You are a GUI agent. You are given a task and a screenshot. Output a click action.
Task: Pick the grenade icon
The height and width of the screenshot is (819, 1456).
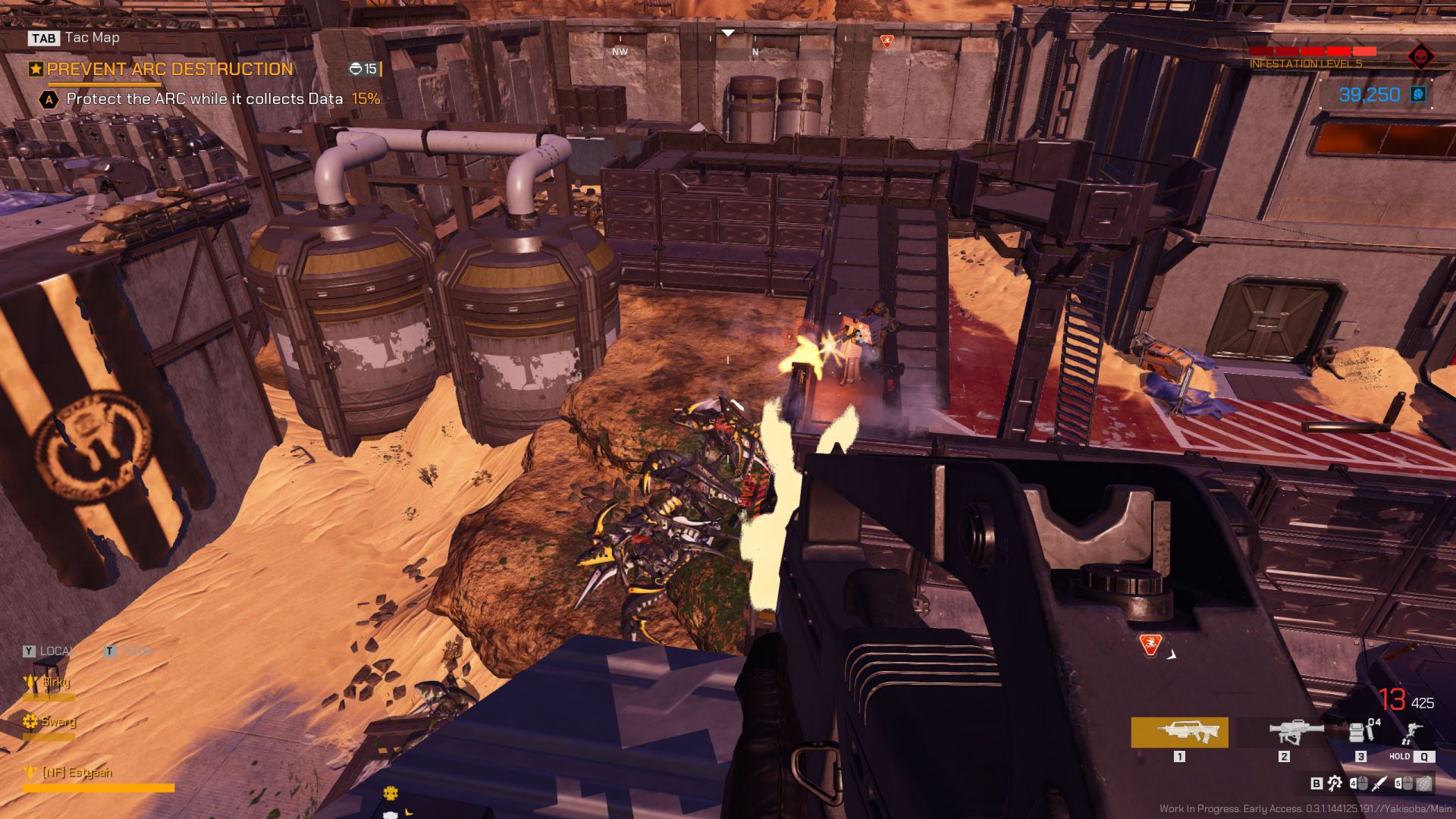[x=1424, y=783]
